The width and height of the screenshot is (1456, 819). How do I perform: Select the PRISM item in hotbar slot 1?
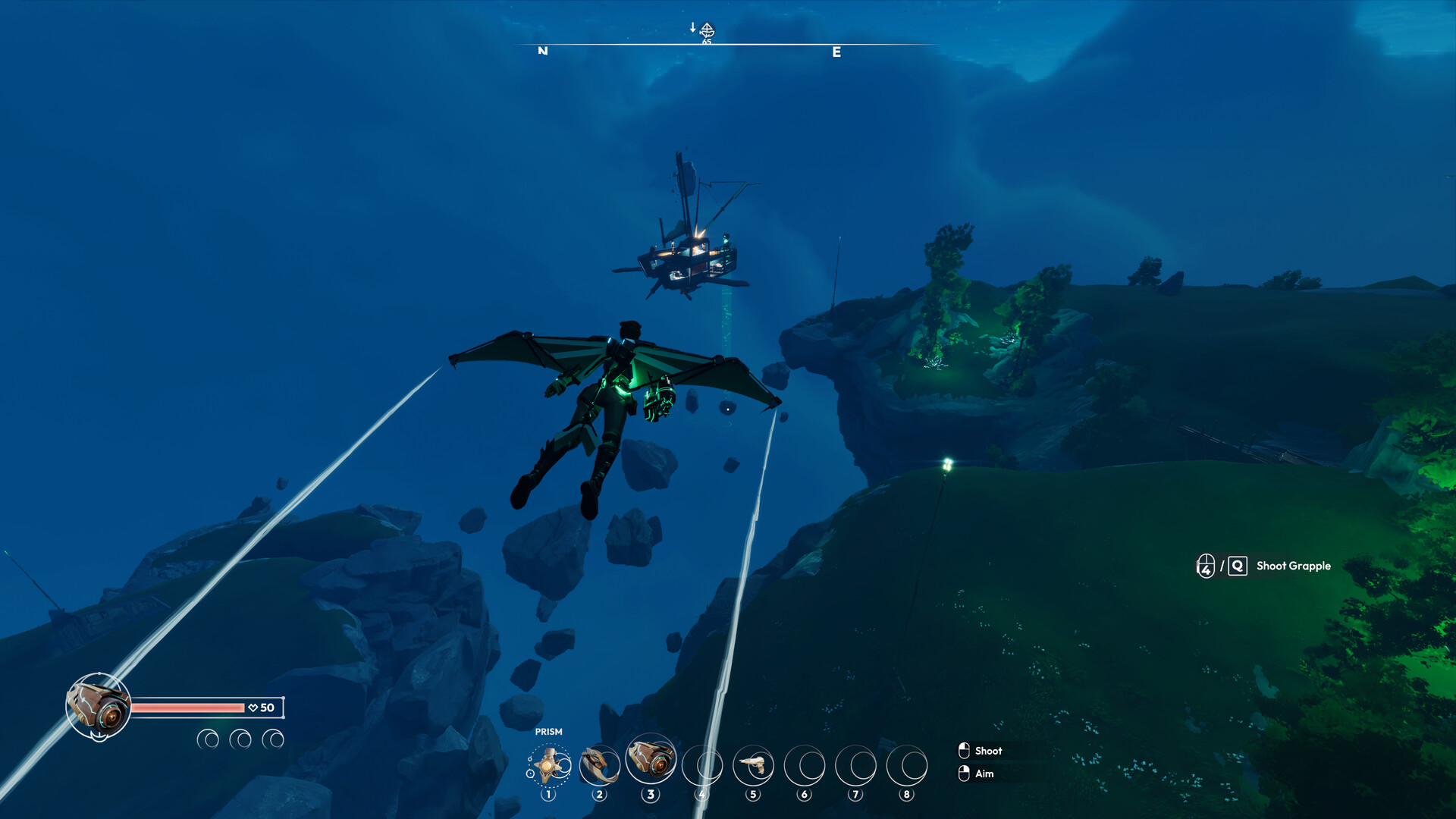[550, 766]
